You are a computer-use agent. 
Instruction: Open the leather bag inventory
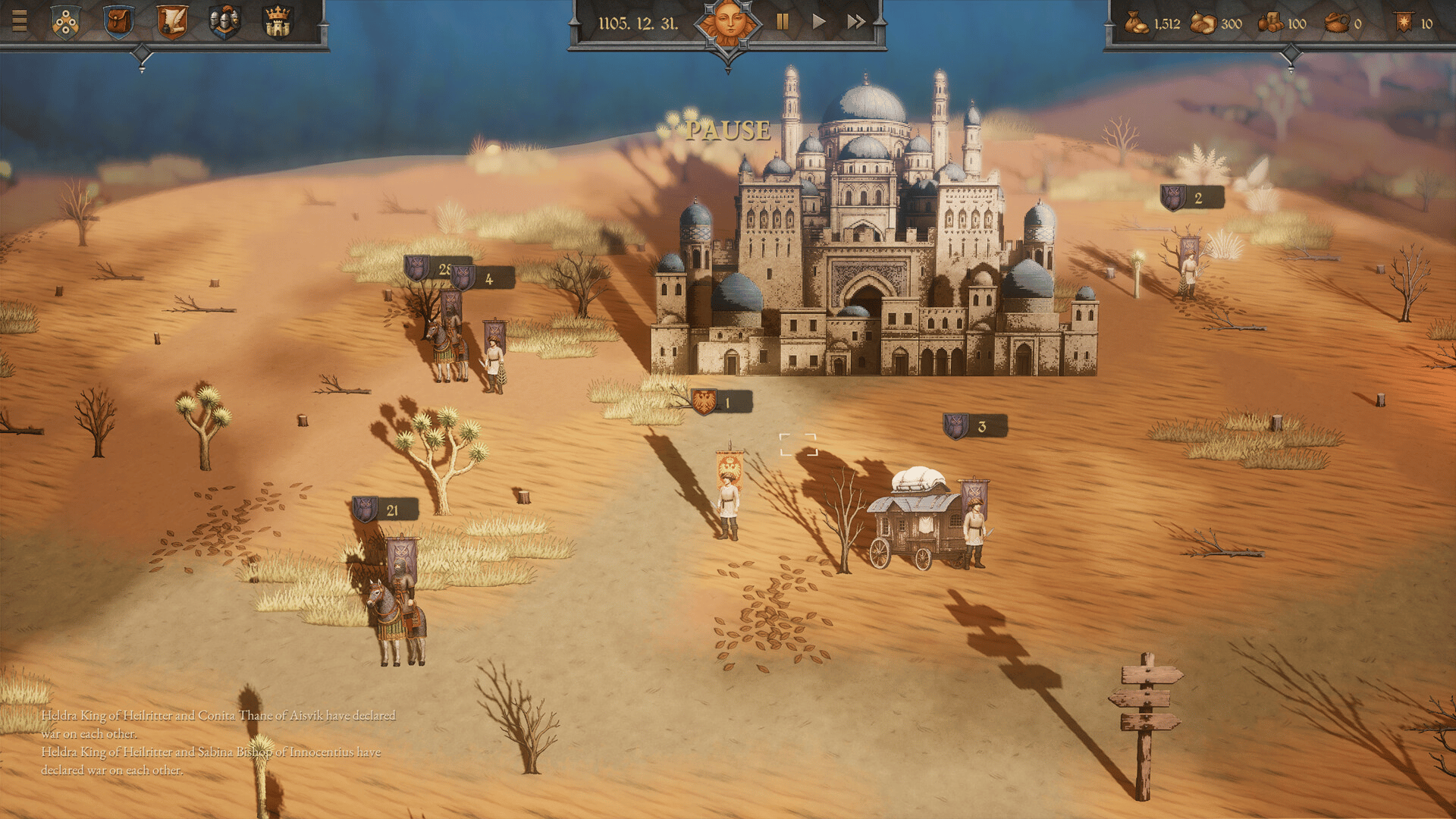pyautogui.click(x=118, y=22)
